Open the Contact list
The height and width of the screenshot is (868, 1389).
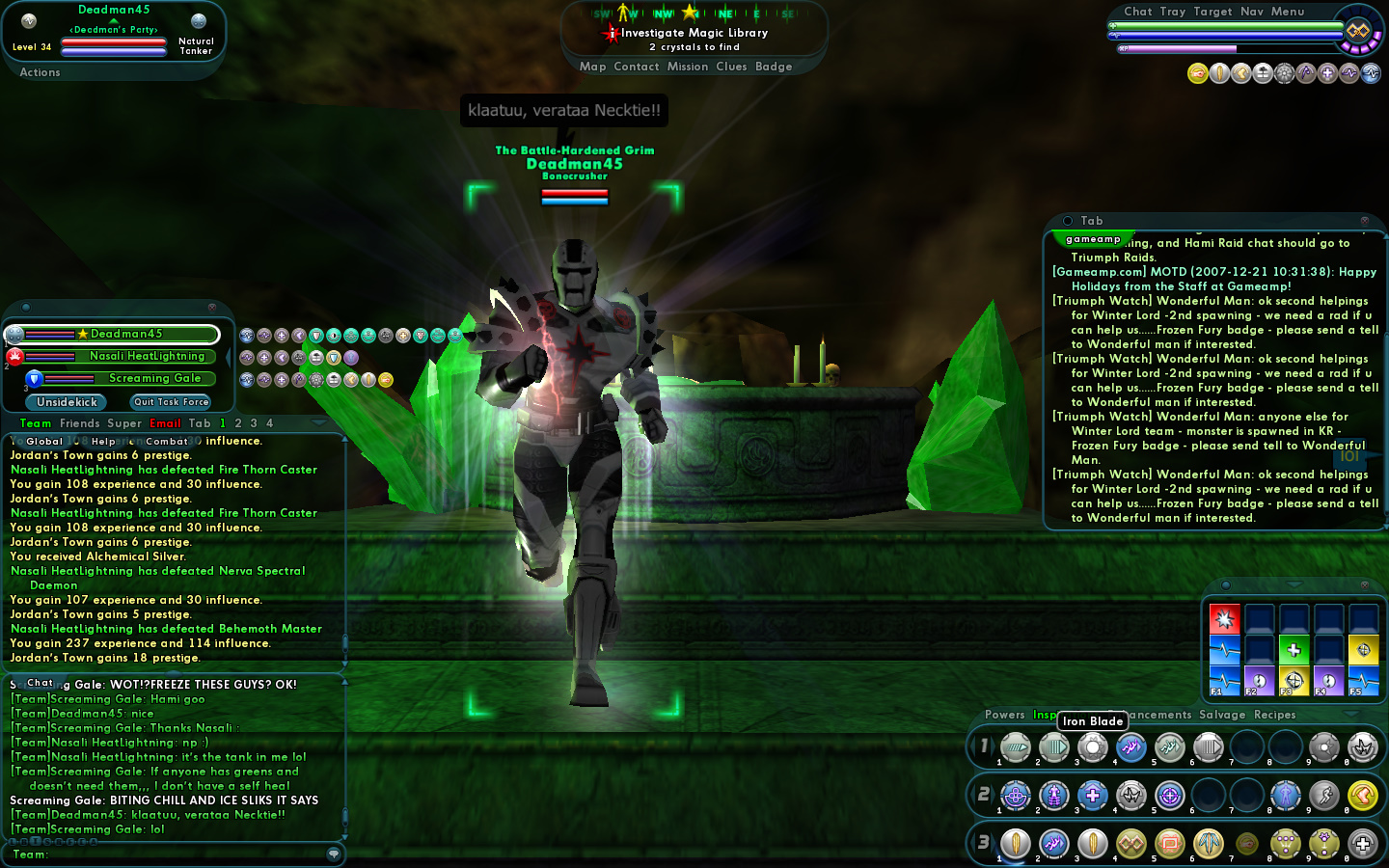tap(636, 67)
